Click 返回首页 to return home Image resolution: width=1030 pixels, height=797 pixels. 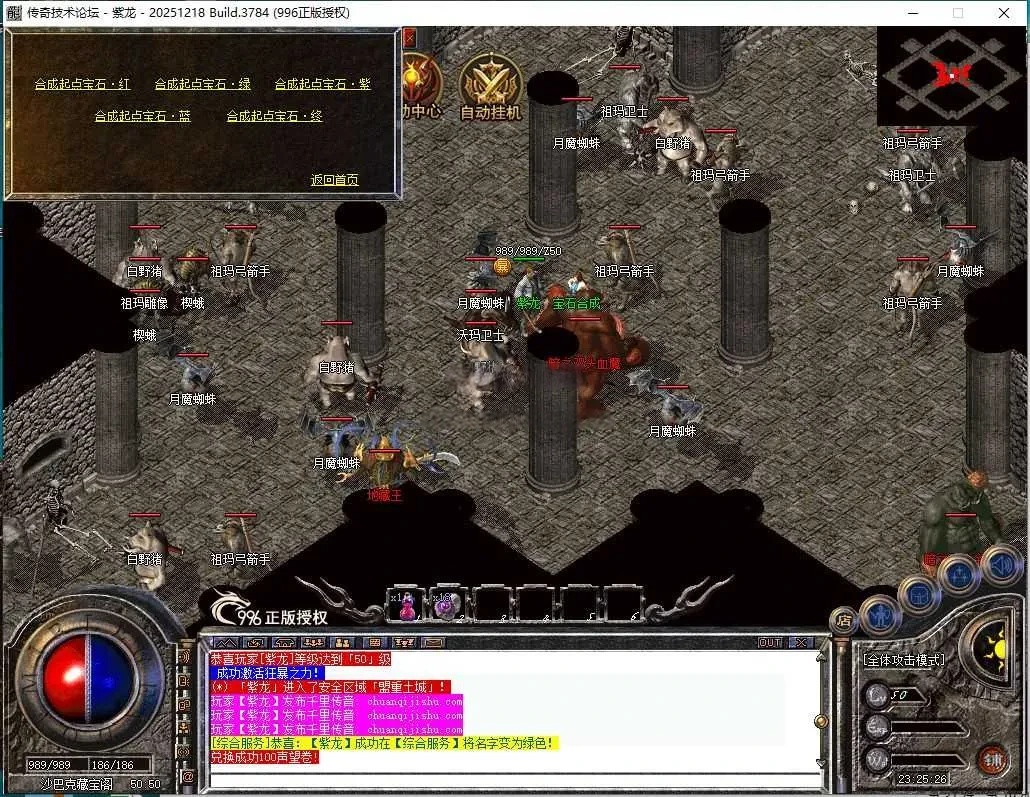coord(334,180)
